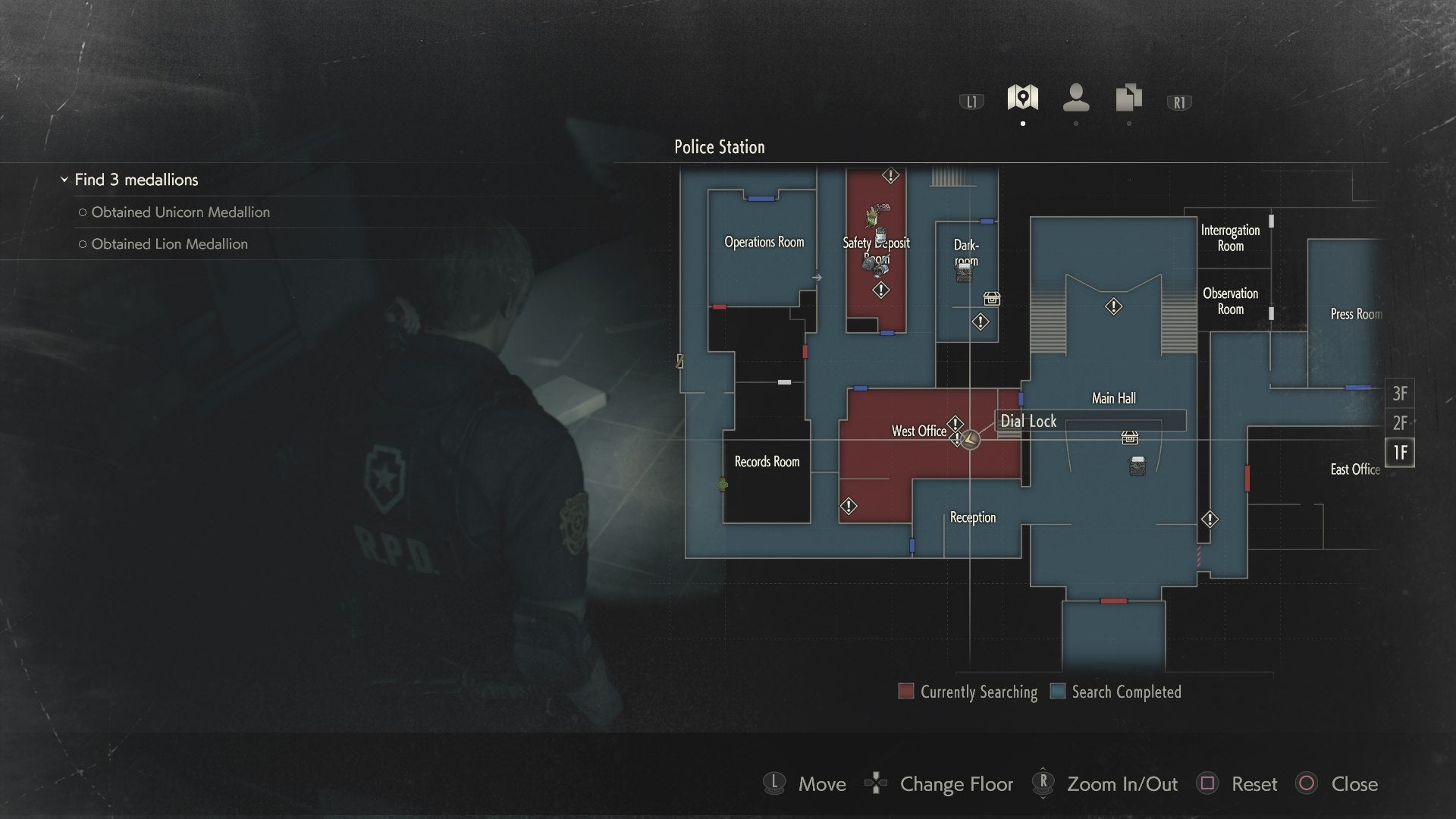
Task: Click the circle beside Obtained Lion Medallion
Action: pyautogui.click(x=82, y=244)
